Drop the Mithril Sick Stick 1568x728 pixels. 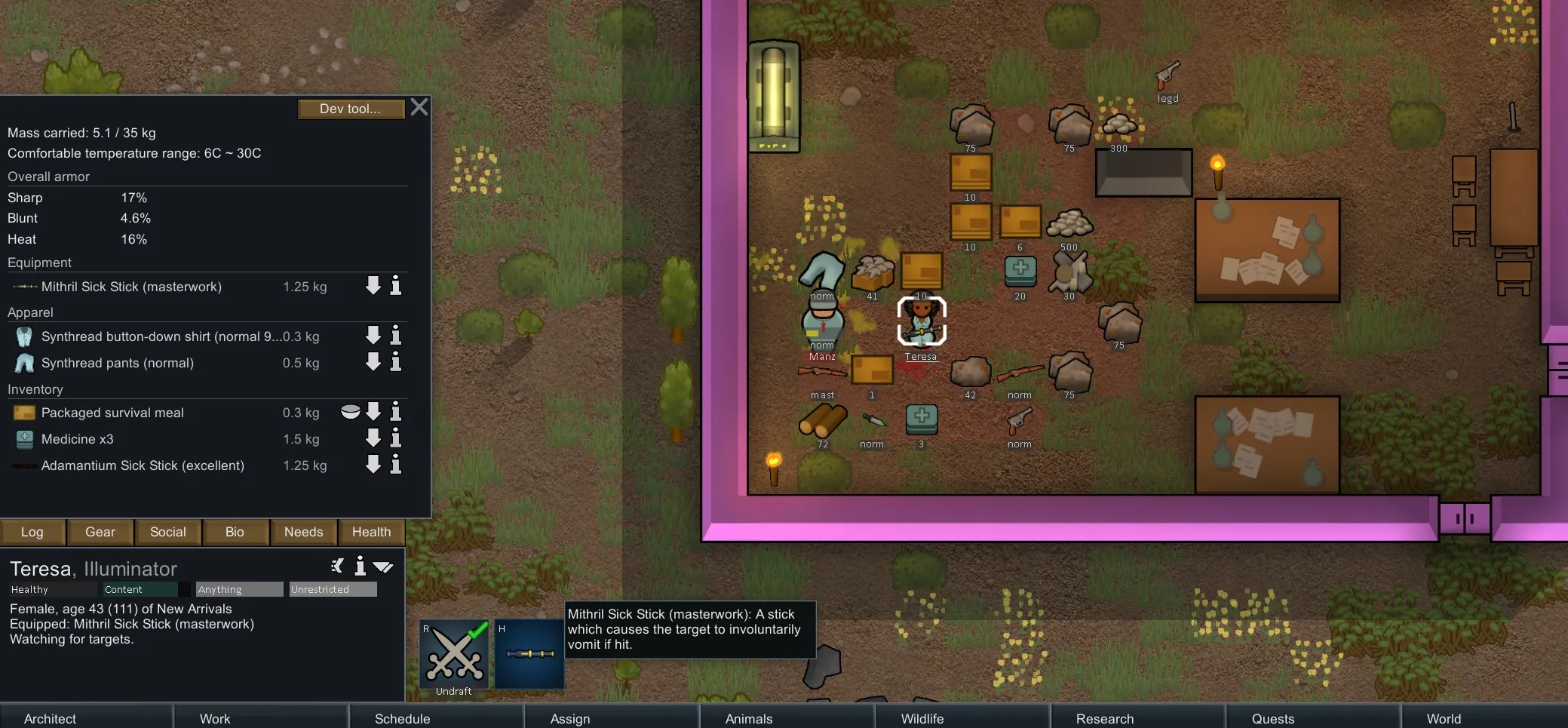373,285
